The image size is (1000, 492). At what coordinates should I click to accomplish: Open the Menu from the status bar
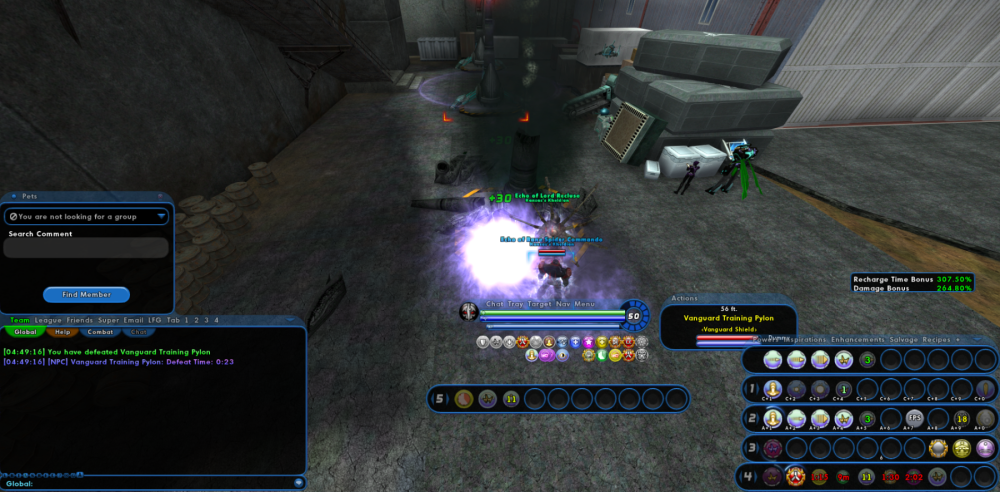585,304
